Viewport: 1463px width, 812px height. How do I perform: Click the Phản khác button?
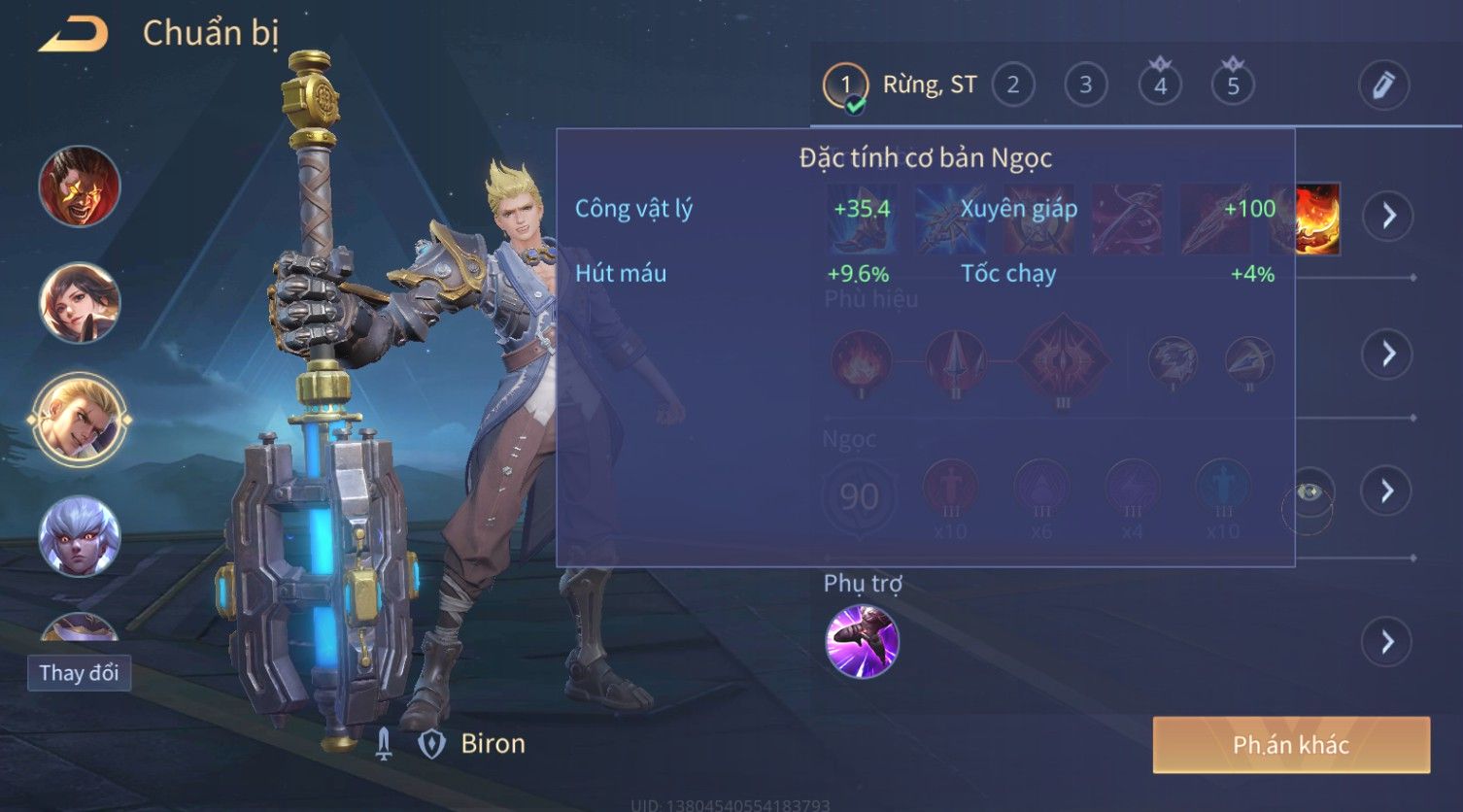coord(1291,745)
